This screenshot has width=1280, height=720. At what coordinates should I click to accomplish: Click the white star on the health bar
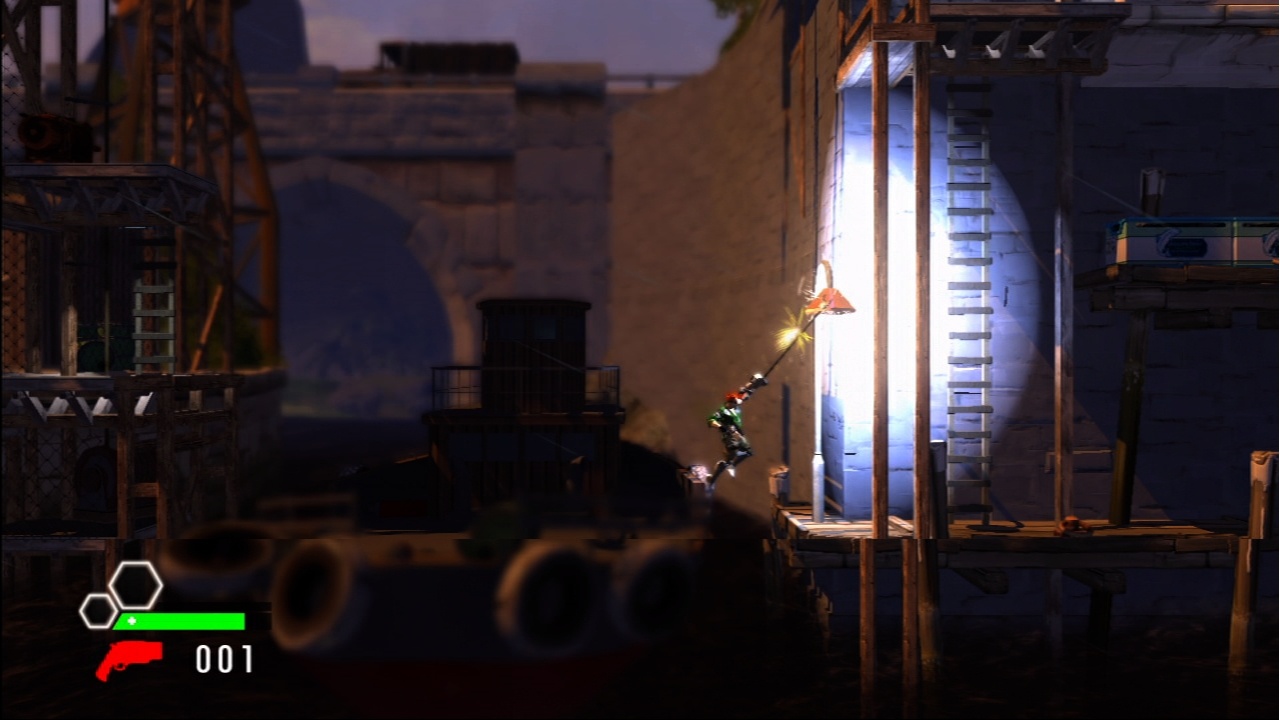(131, 621)
